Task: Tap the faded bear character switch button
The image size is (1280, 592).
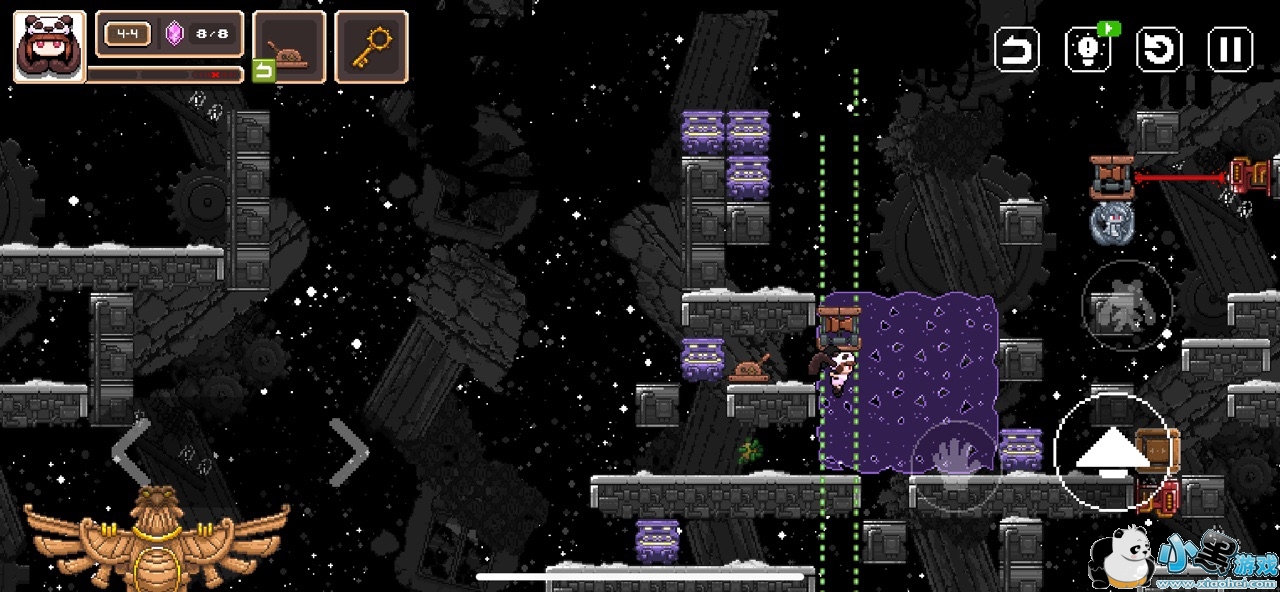Action: [x=1127, y=305]
